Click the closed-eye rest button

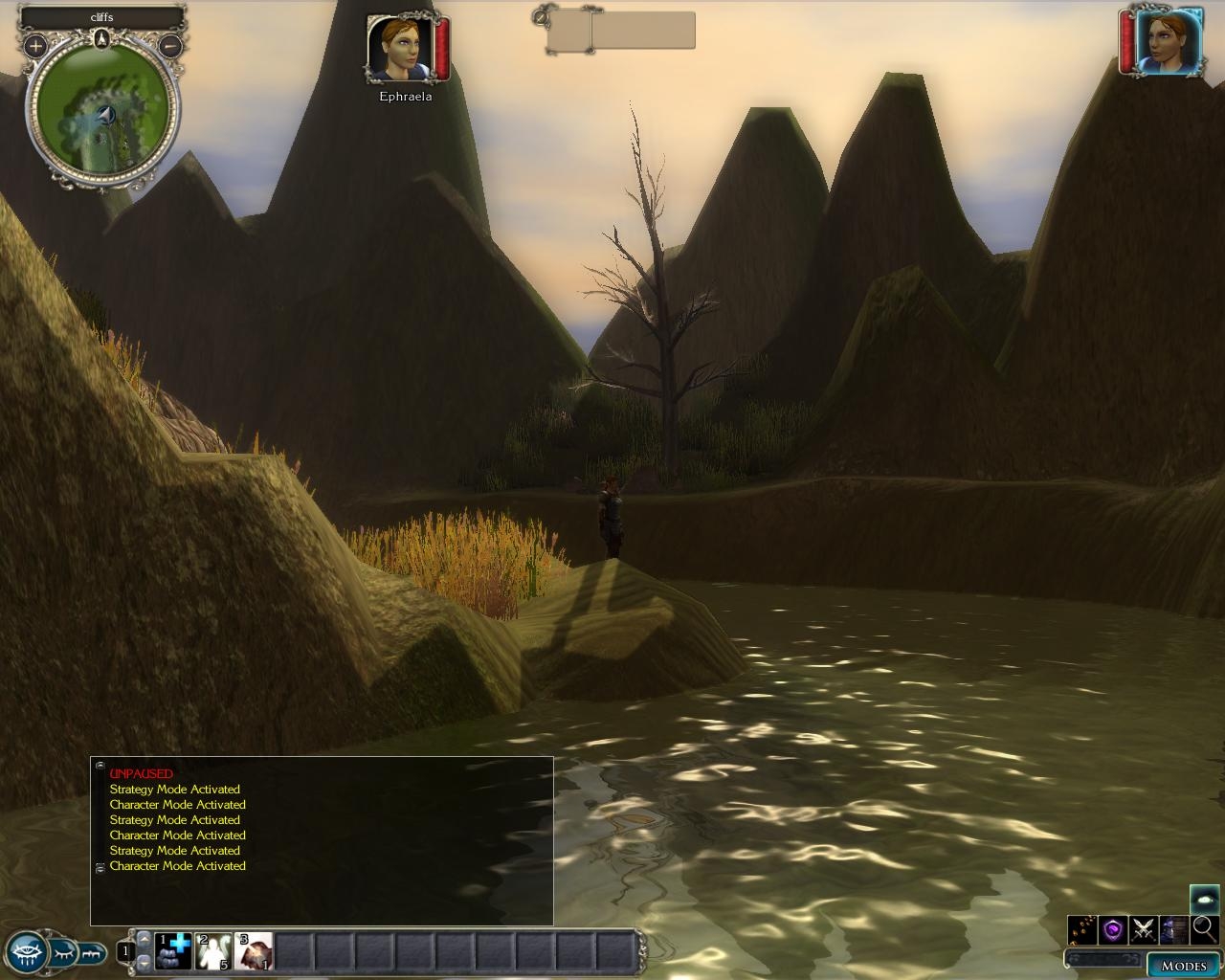63,952
